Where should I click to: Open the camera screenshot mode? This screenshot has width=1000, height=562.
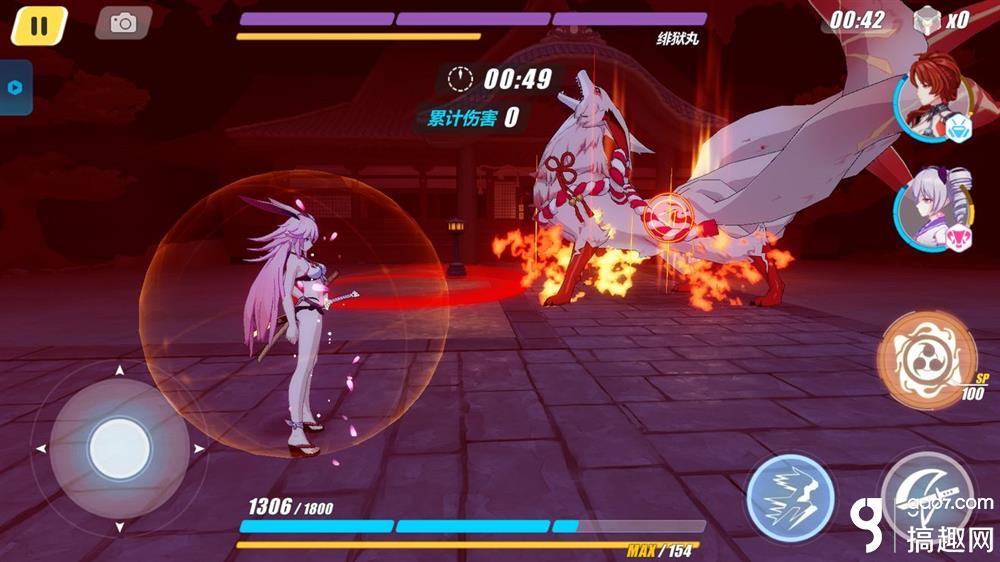123,23
